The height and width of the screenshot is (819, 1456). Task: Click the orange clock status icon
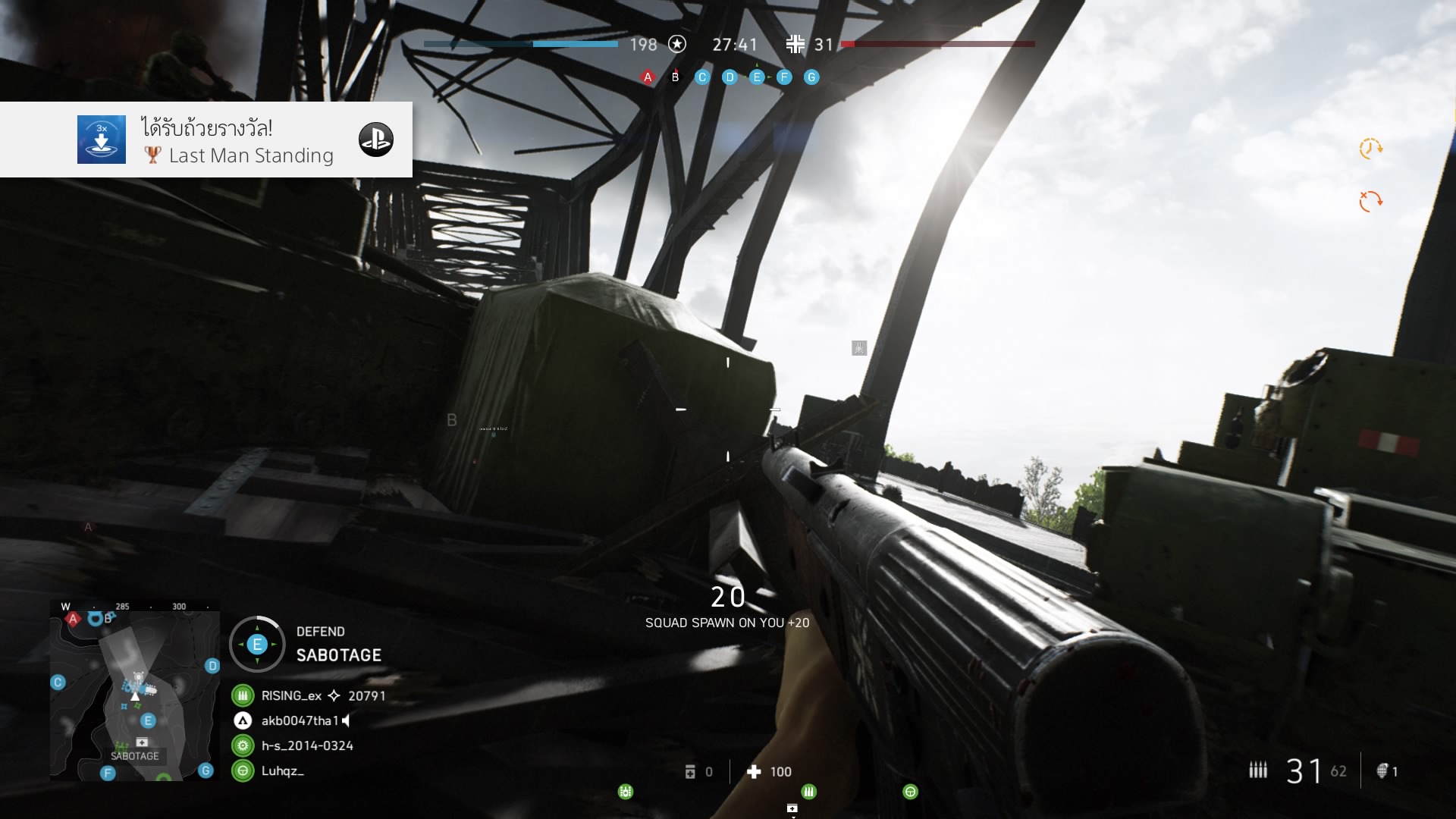1370,149
